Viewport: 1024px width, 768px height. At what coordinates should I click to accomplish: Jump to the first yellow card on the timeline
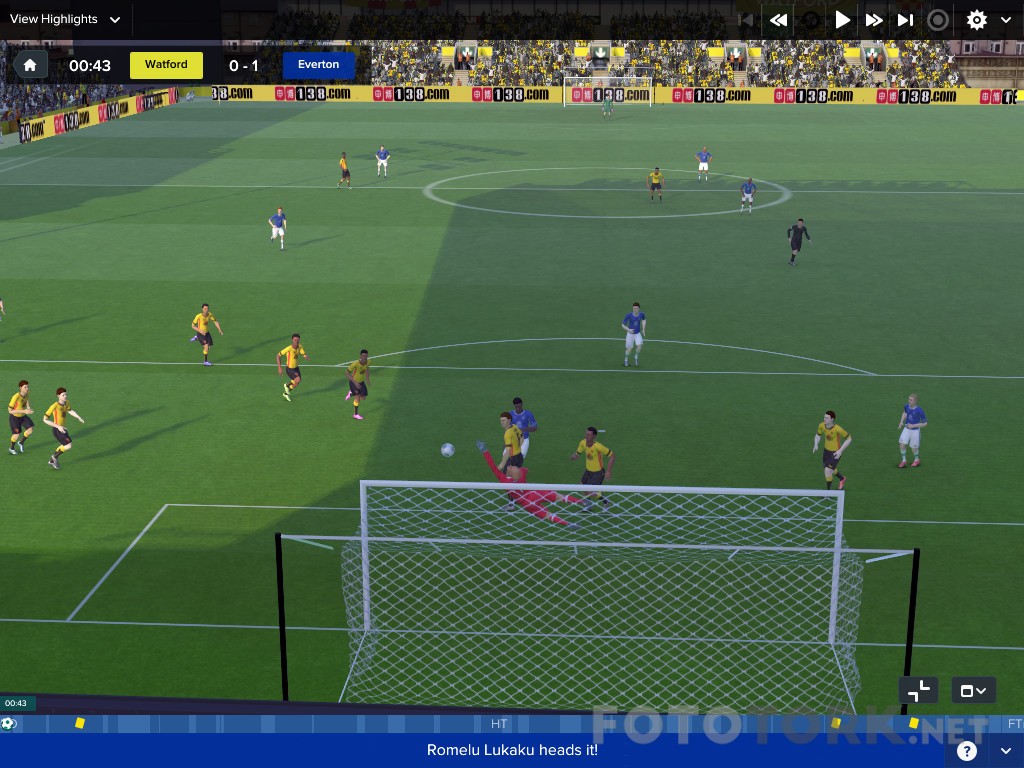(x=80, y=723)
